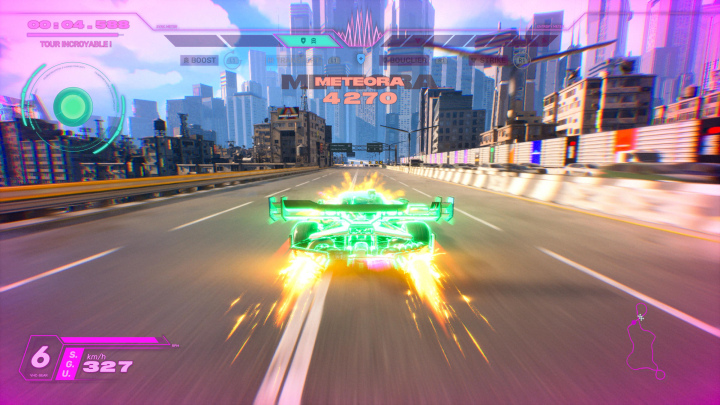Click the circular green radar gauge

(72, 104)
